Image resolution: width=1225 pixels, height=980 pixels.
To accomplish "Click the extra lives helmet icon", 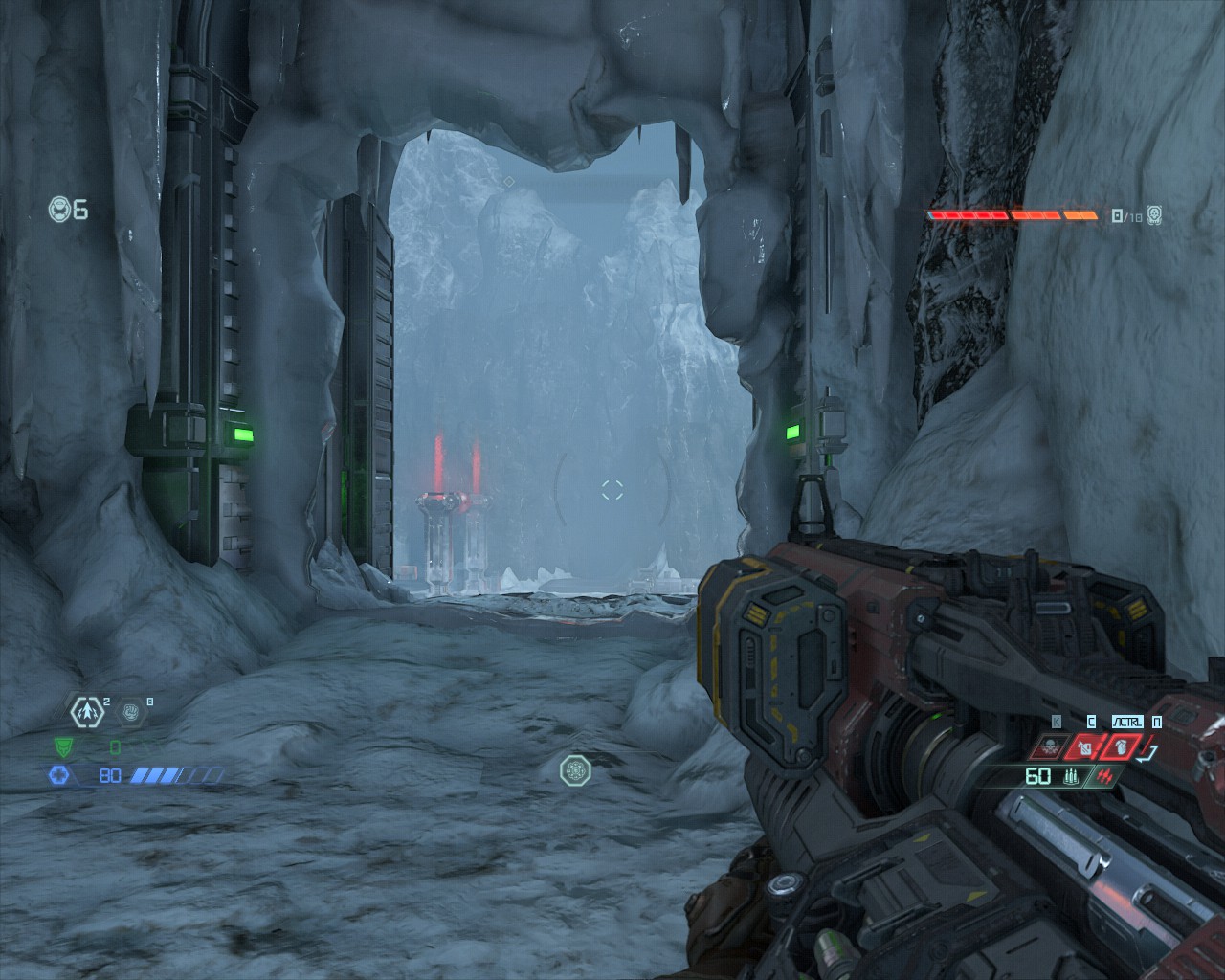I will [59, 209].
